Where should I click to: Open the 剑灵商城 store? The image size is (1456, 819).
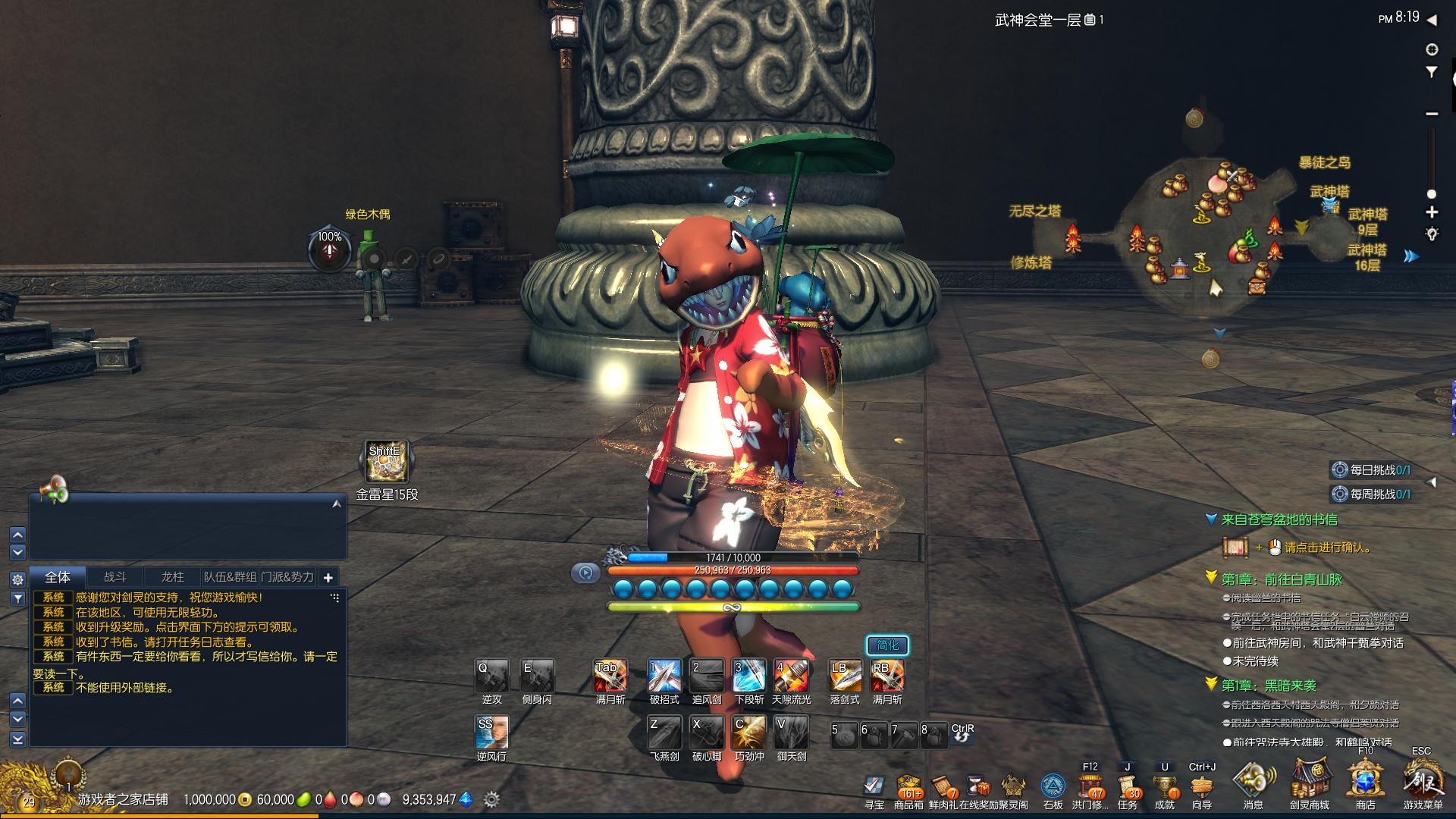[1310, 781]
